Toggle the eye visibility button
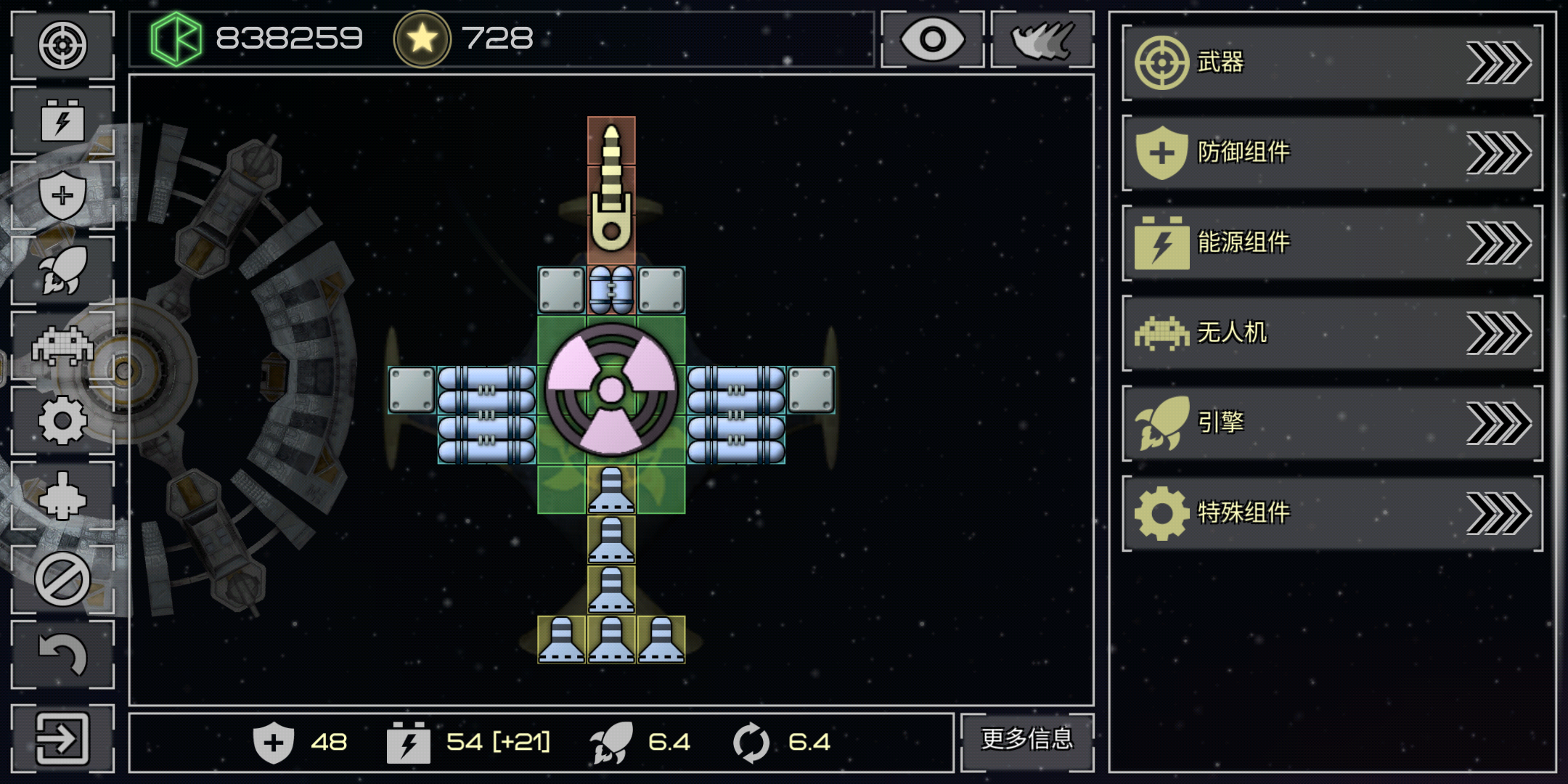The width and height of the screenshot is (1568, 784). (932, 39)
